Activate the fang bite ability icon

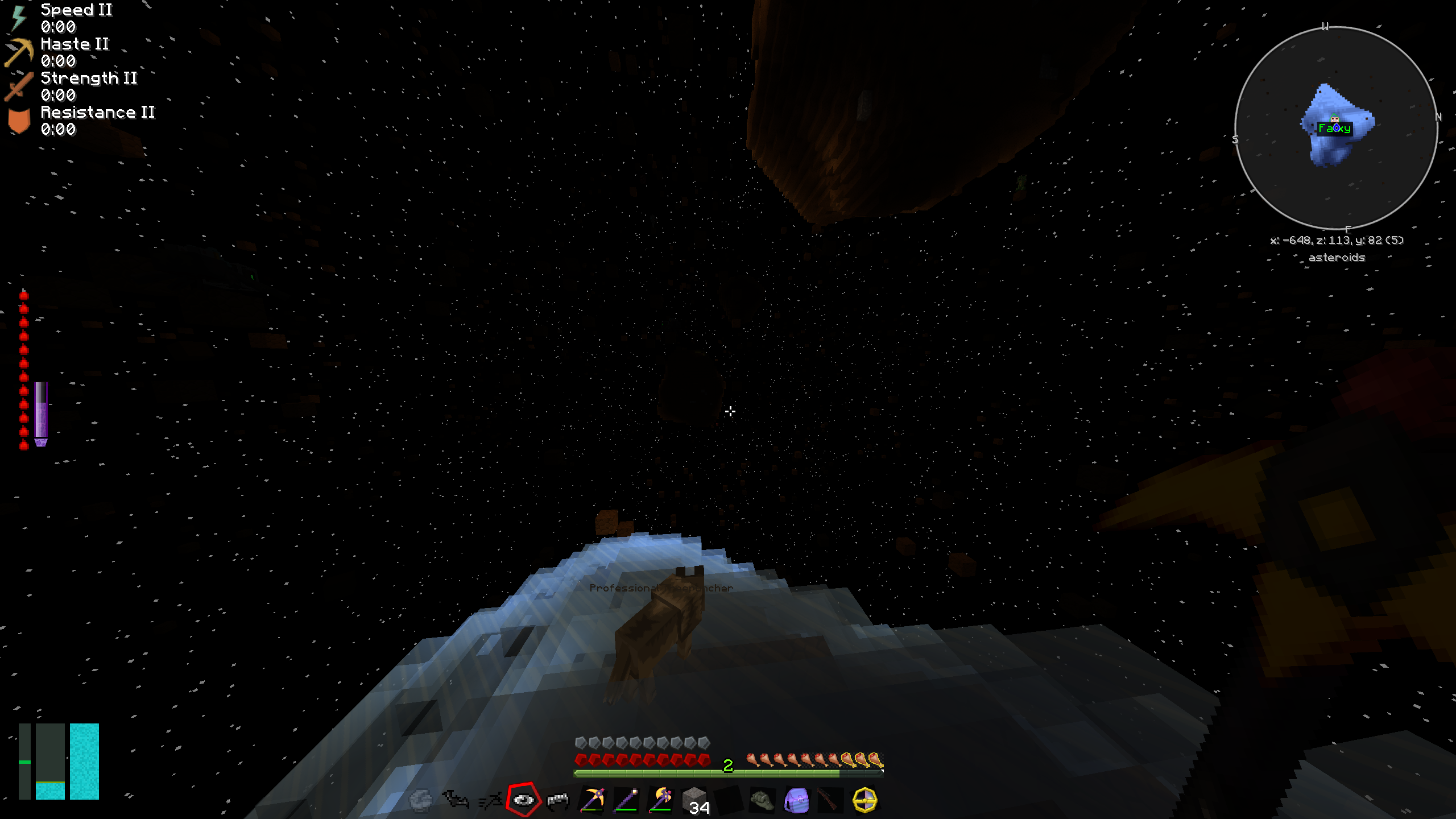click(557, 800)
